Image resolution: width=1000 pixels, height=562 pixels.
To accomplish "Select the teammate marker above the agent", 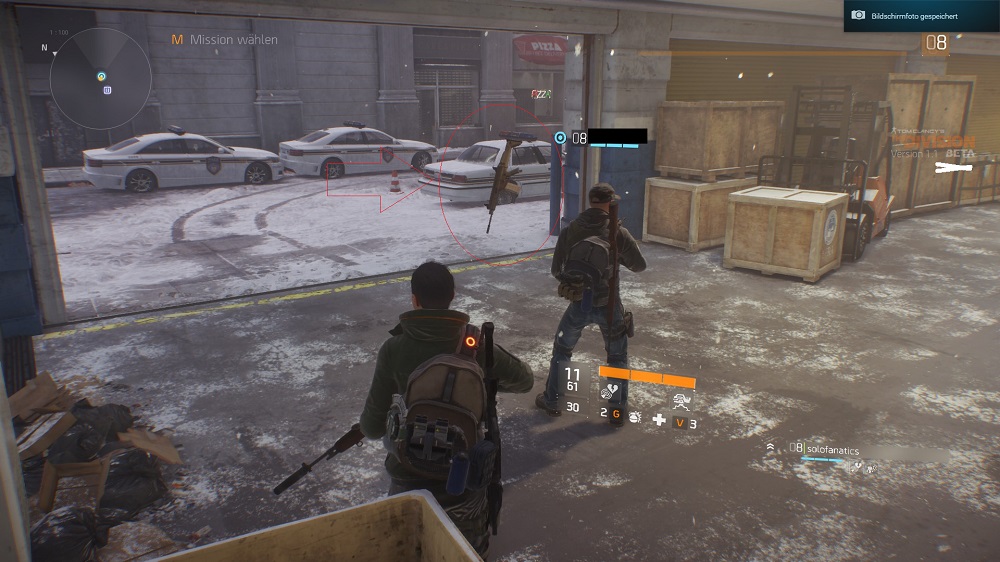I will [x=560, y=137].
